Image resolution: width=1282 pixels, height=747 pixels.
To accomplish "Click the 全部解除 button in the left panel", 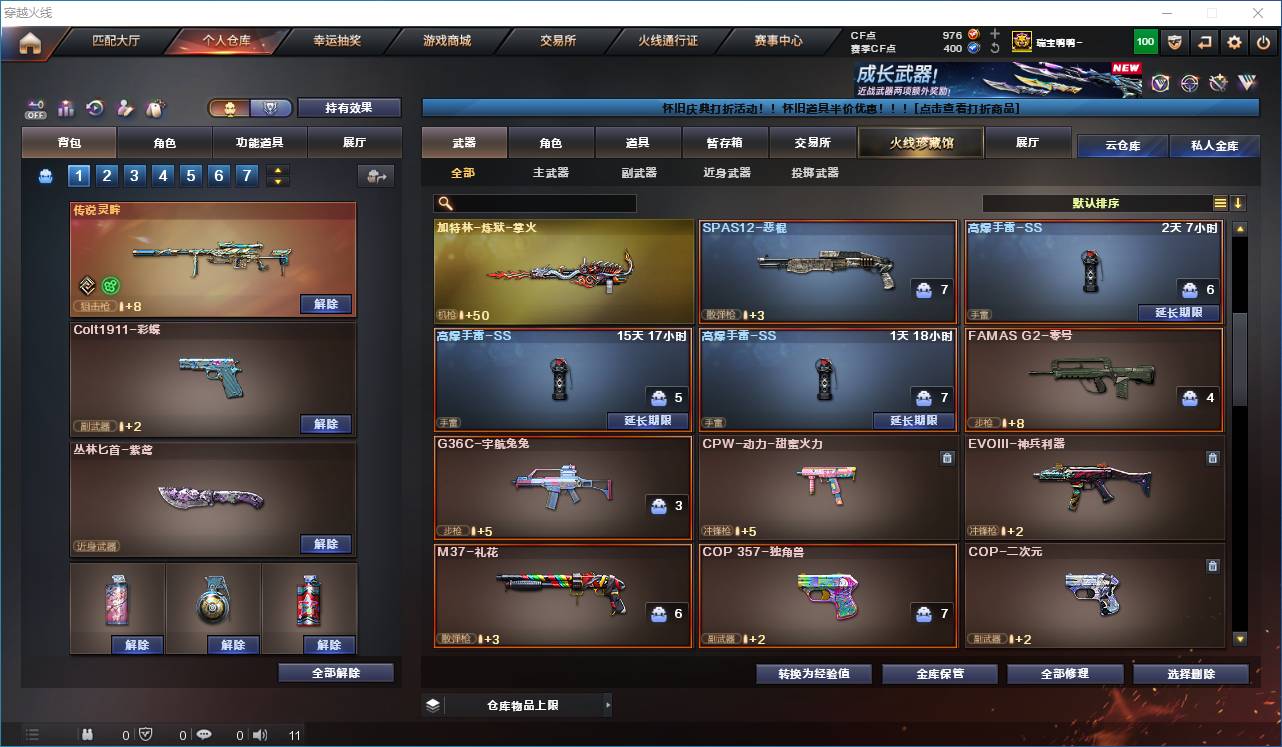I will (334, 673).
